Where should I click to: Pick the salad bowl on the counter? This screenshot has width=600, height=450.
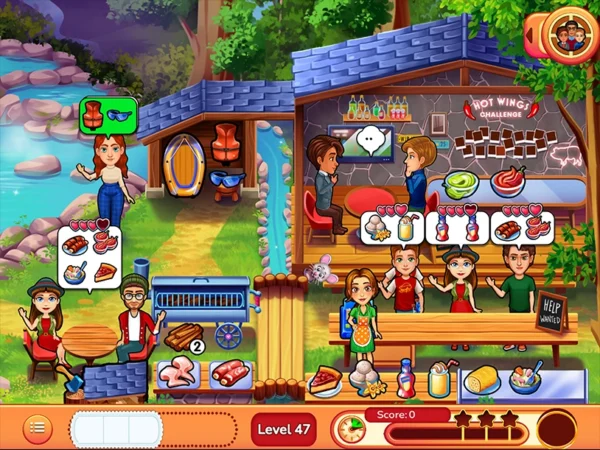(524, 381)
